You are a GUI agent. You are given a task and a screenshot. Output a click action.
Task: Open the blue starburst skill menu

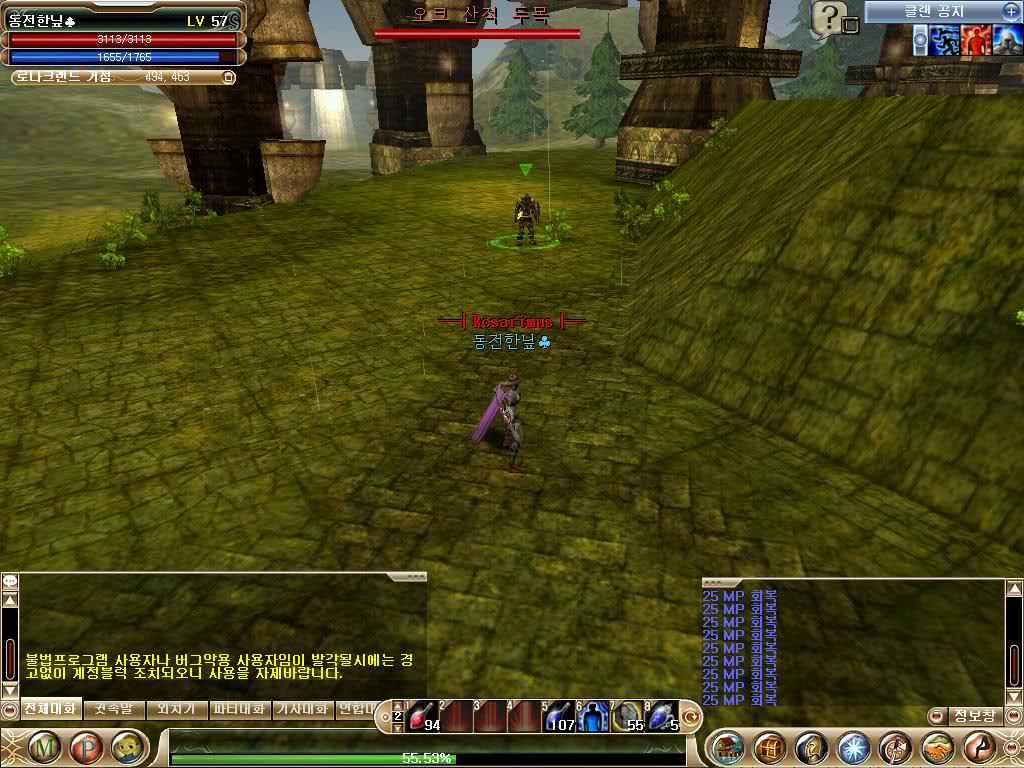pos(853,747)
